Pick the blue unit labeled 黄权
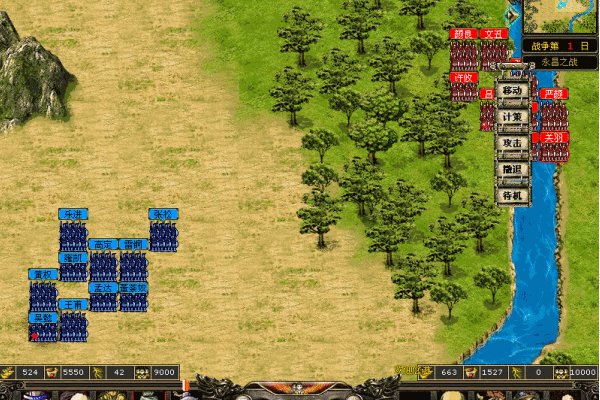Viewport: 600px width, 400px height. pos(43,296)
